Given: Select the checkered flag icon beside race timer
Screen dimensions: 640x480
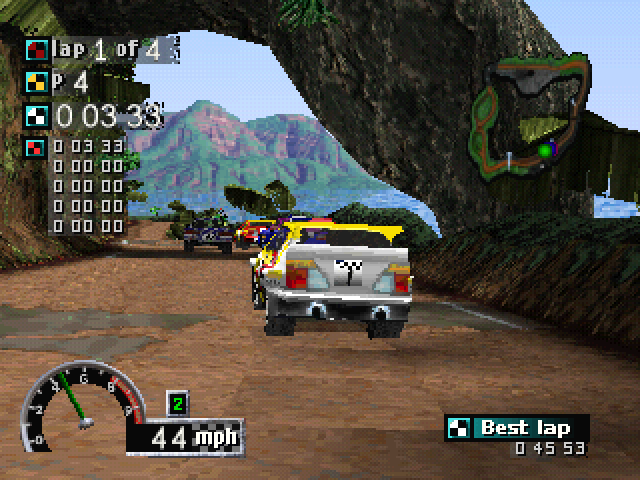Looking at the screenshot, I should (36, 115).
